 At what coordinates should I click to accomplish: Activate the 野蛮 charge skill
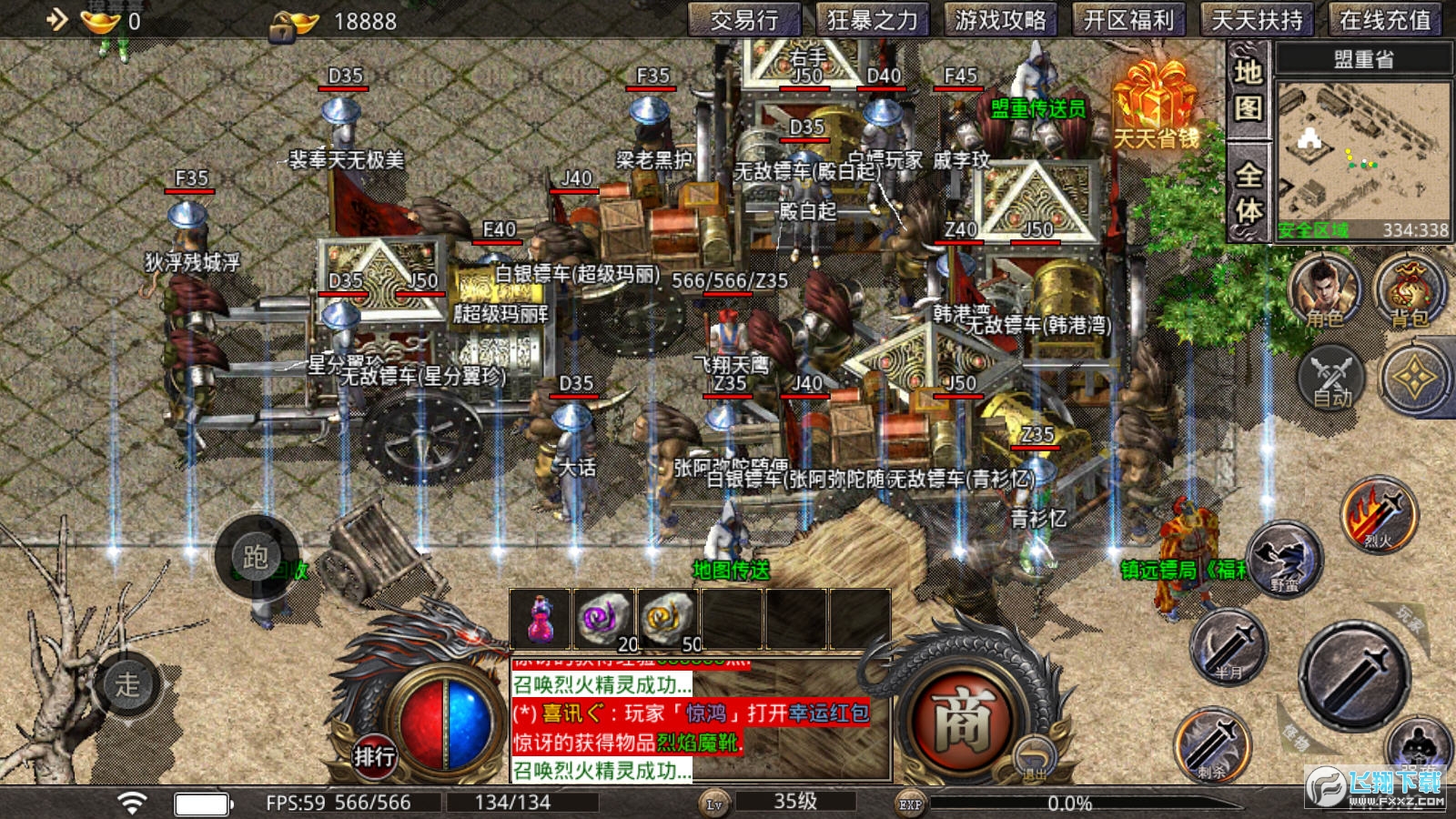coord(1284,559)
